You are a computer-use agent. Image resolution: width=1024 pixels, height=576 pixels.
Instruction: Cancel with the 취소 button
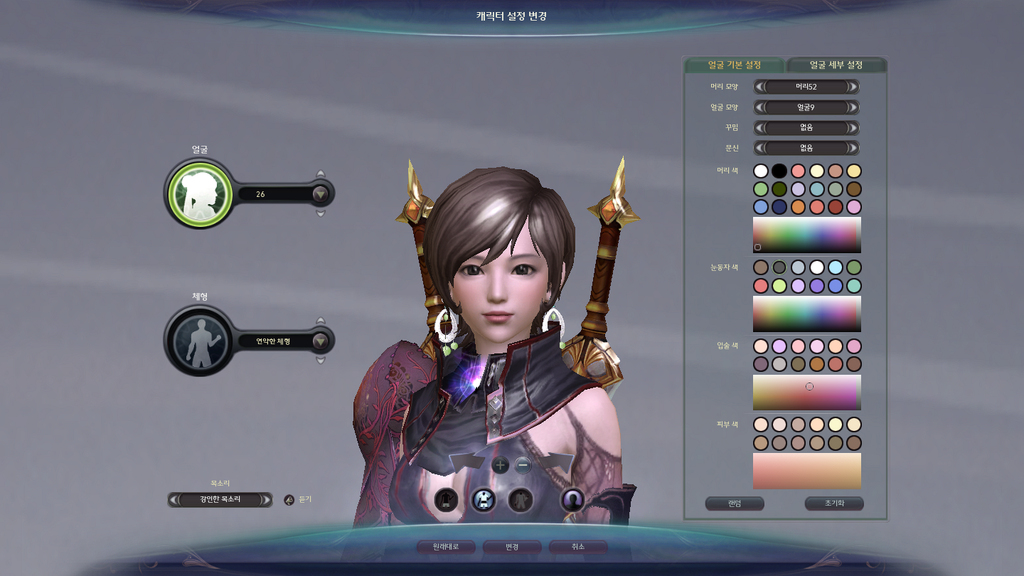(x=577, y=547)
